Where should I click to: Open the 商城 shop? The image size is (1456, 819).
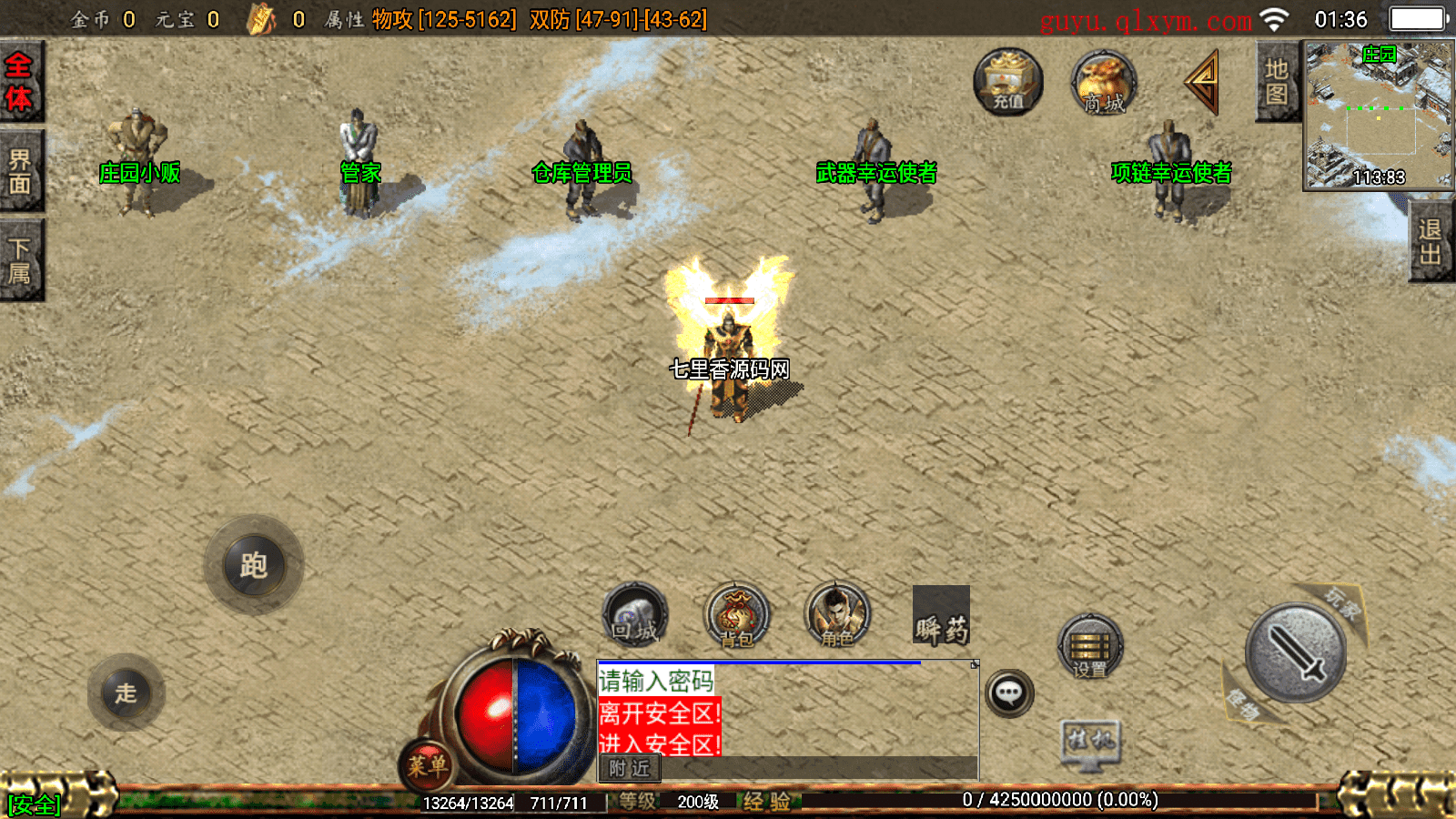tap(1103, 83)
